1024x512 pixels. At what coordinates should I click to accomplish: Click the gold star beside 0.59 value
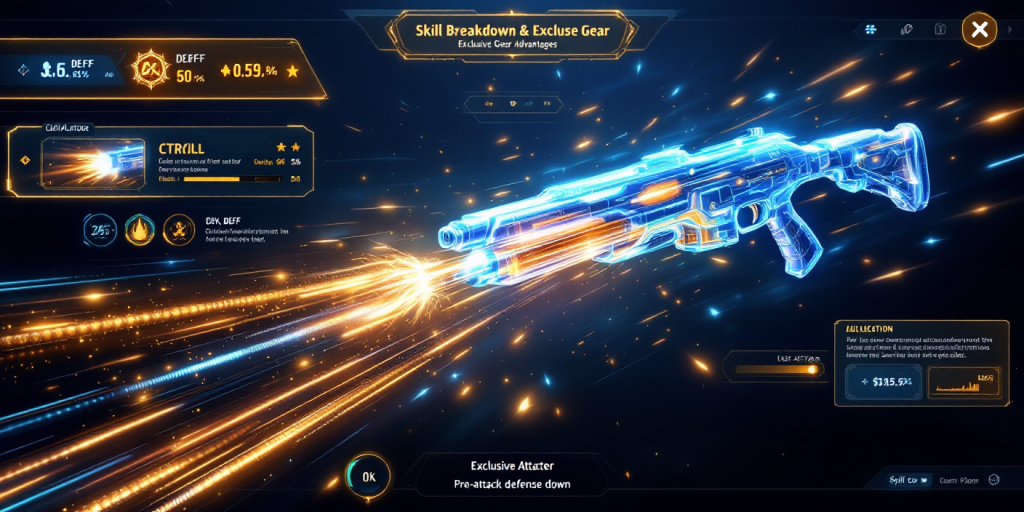293,71
